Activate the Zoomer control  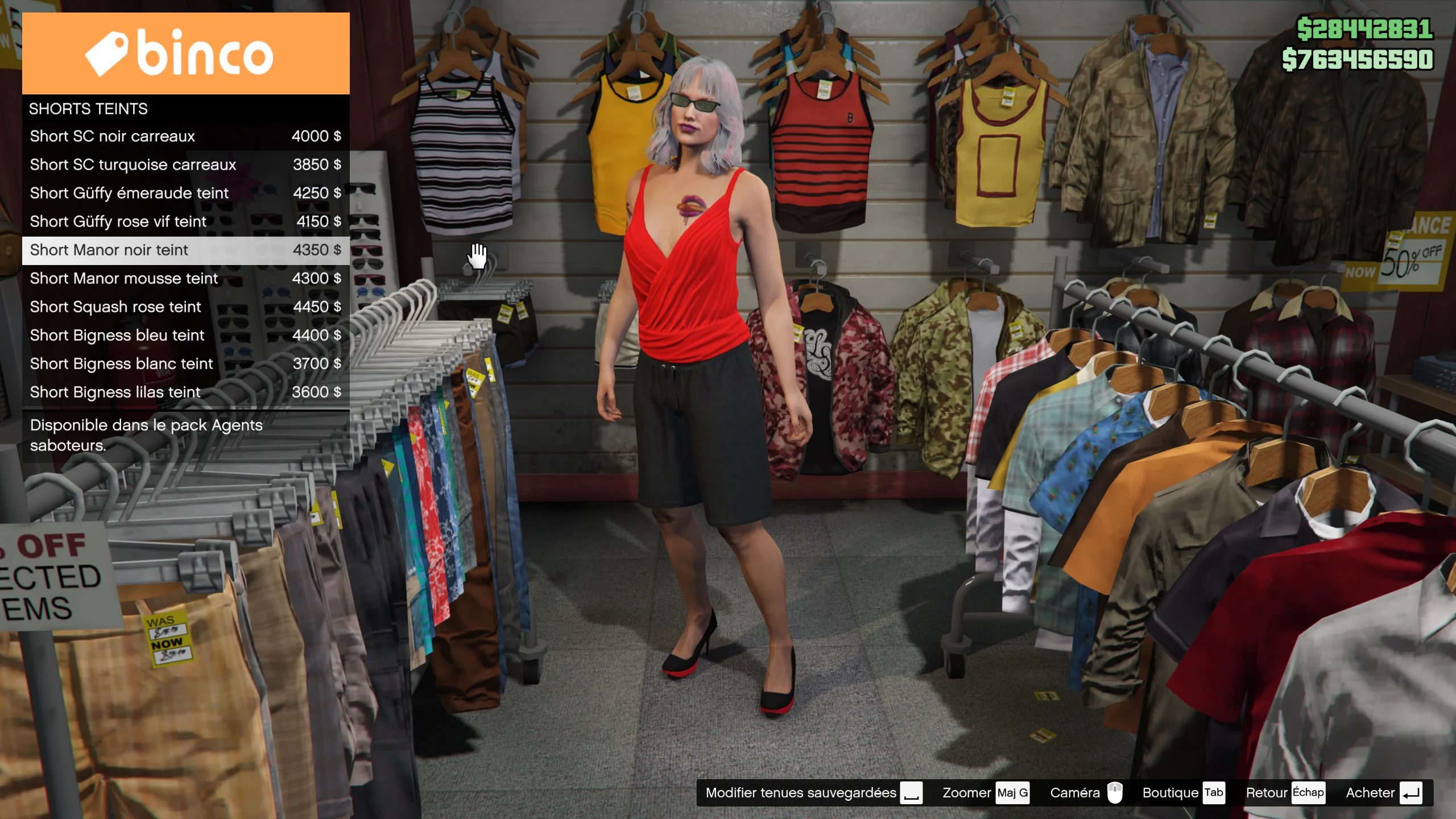985,793
